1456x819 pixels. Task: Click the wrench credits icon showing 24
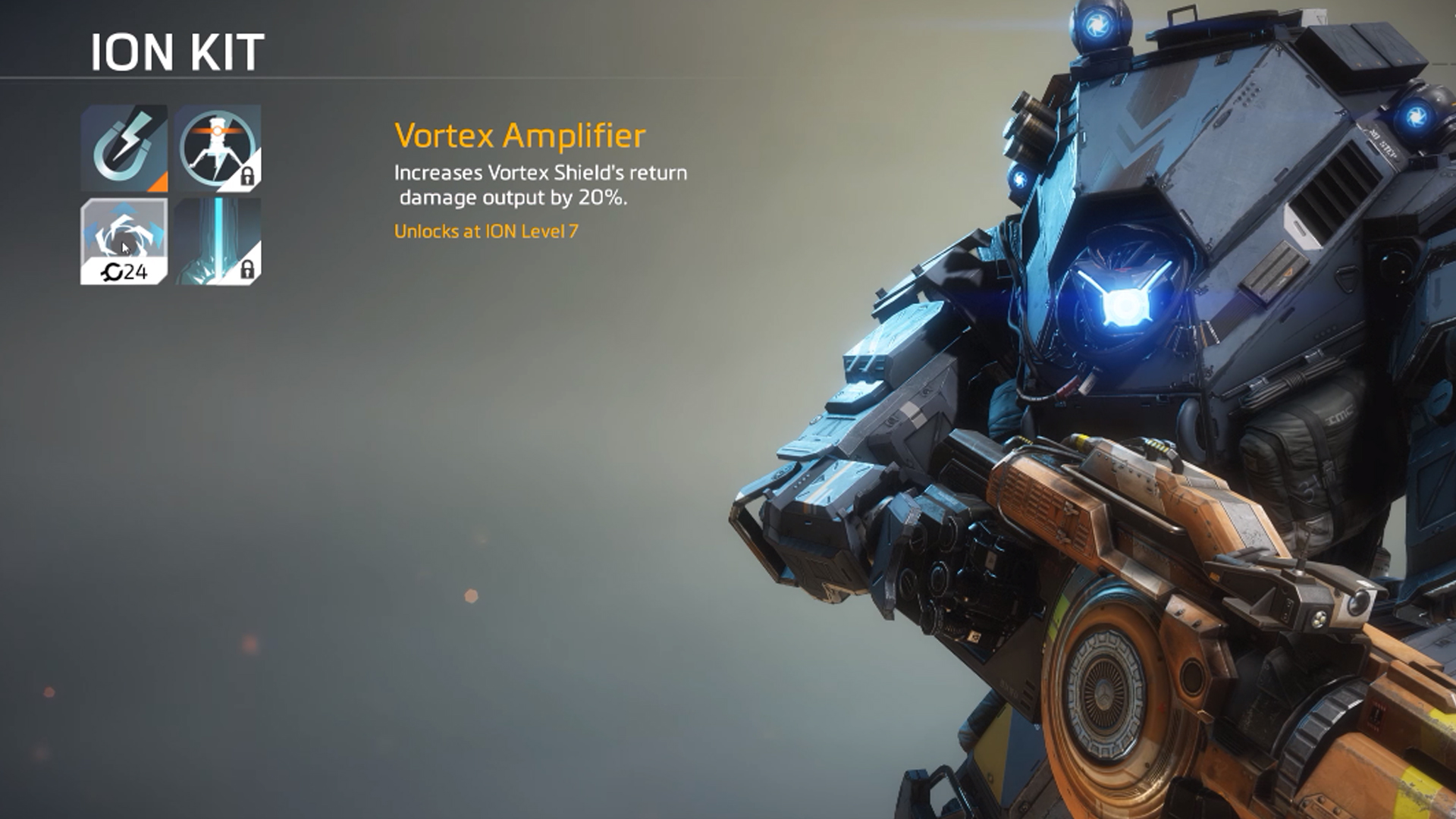pos(112,270)
